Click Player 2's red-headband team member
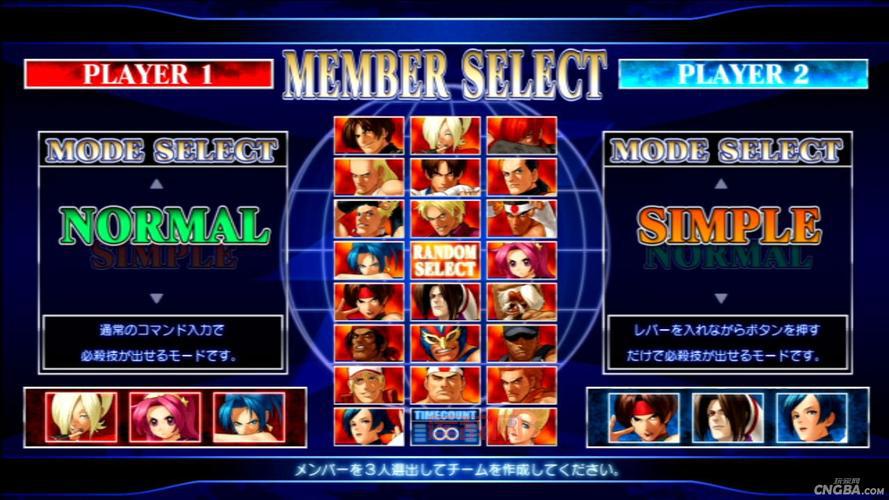Screen dimensions: 889x500 [645, 417]
